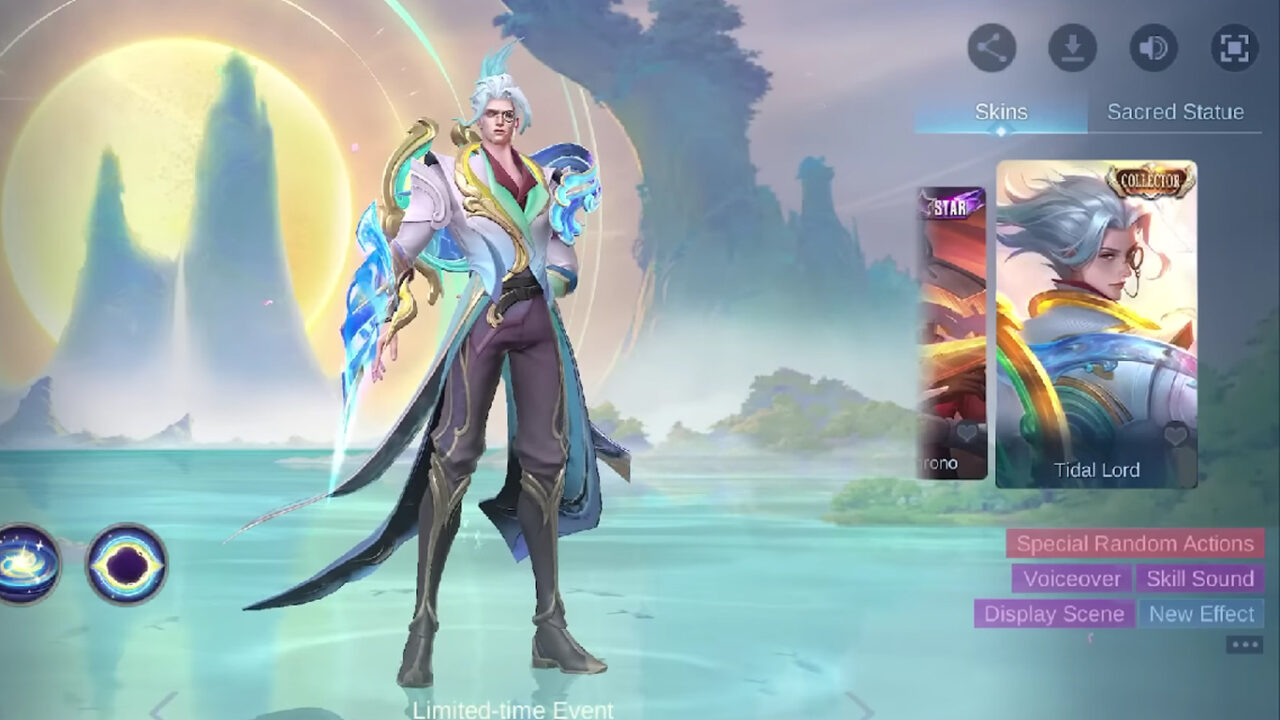The image size is (1280, 720).
Task: Open the Sacred Statue tab
Action: pyautogui.click(x=1175, y=112)
